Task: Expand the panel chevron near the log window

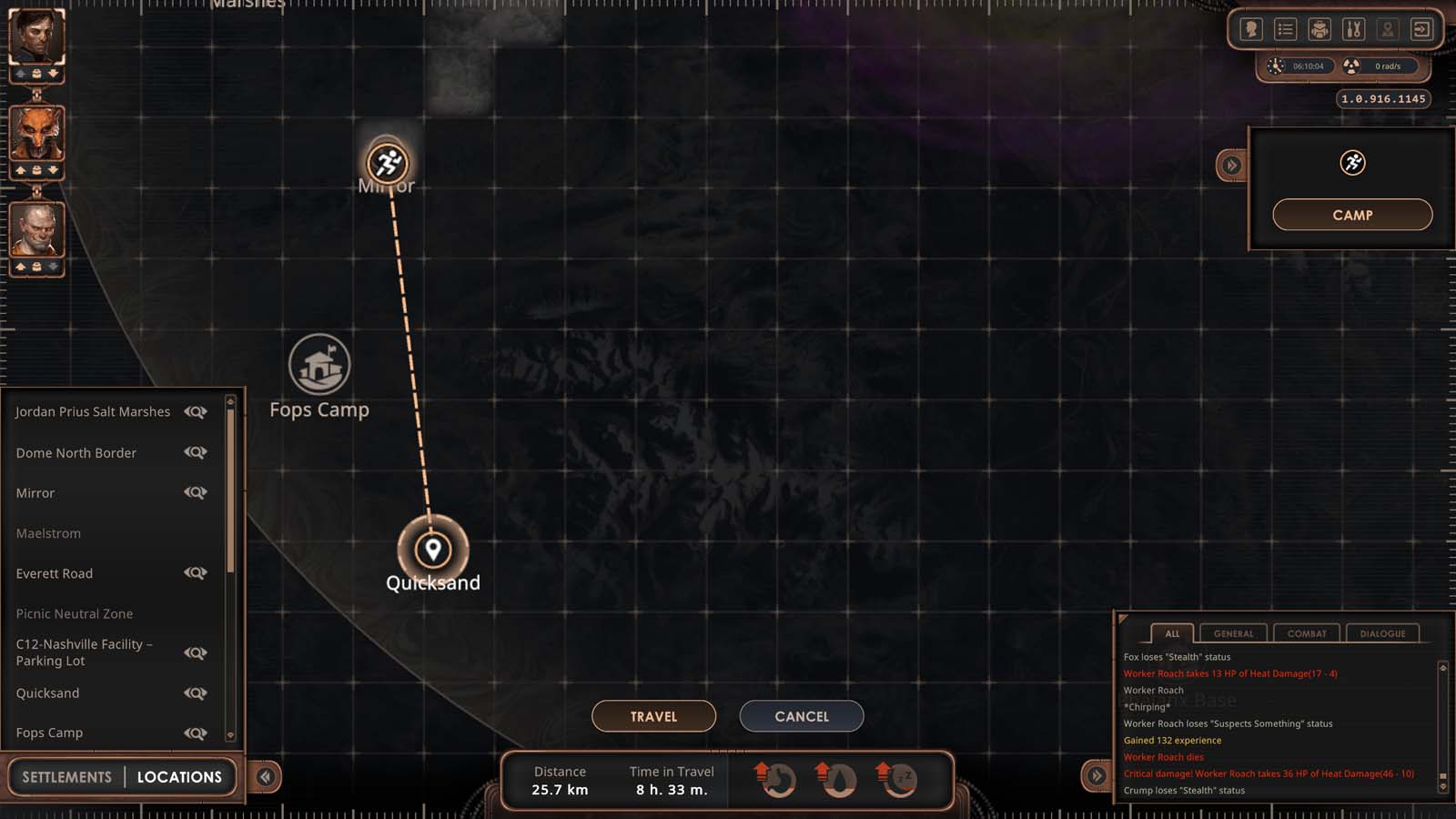Action: click(1095, 775)
